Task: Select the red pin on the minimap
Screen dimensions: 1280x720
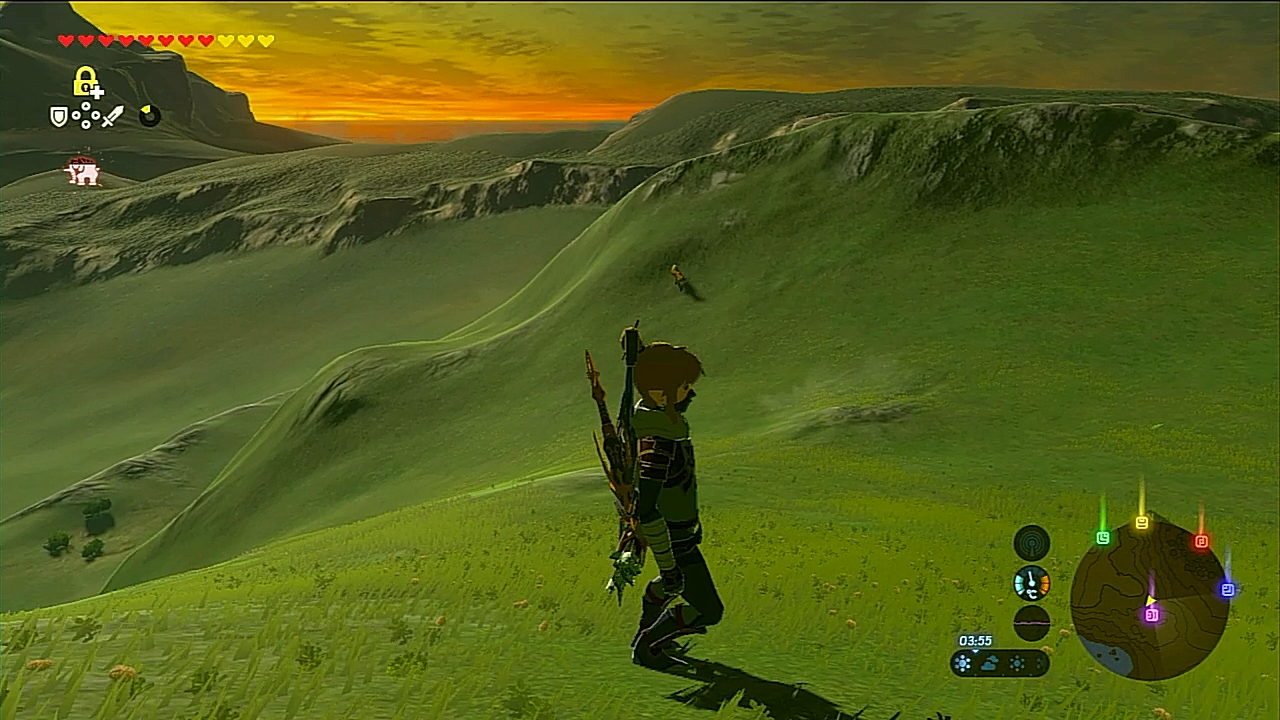Action: pyautogui.click(x=1201, y=541)
